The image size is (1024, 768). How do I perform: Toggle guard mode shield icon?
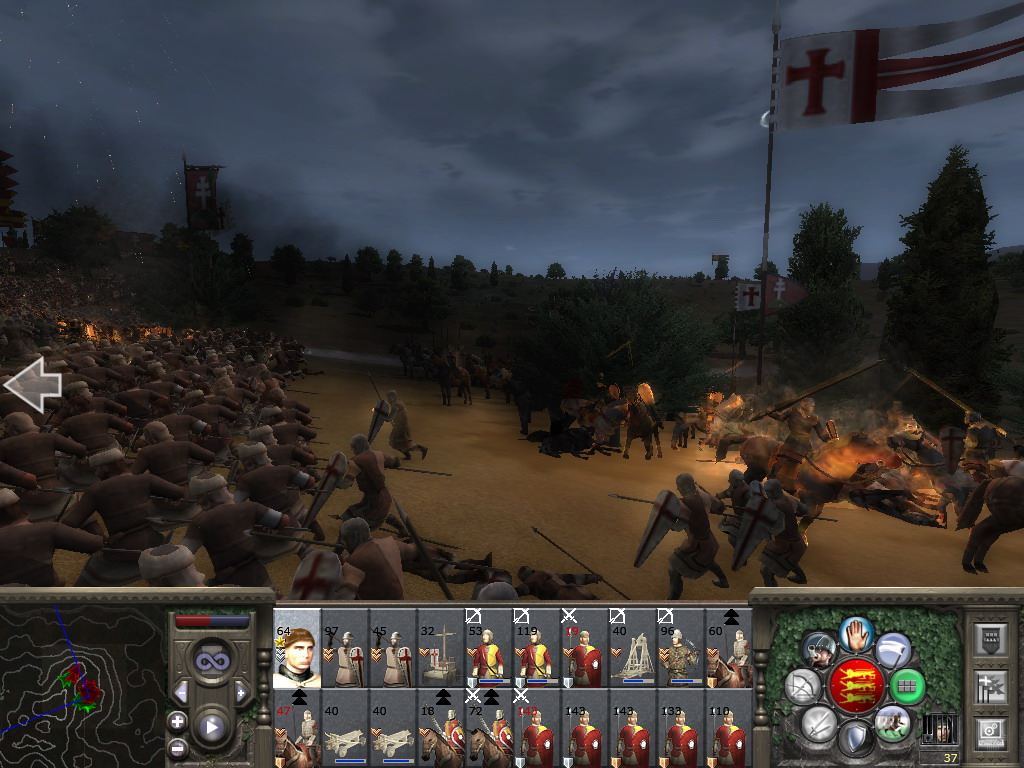point(856,739)
